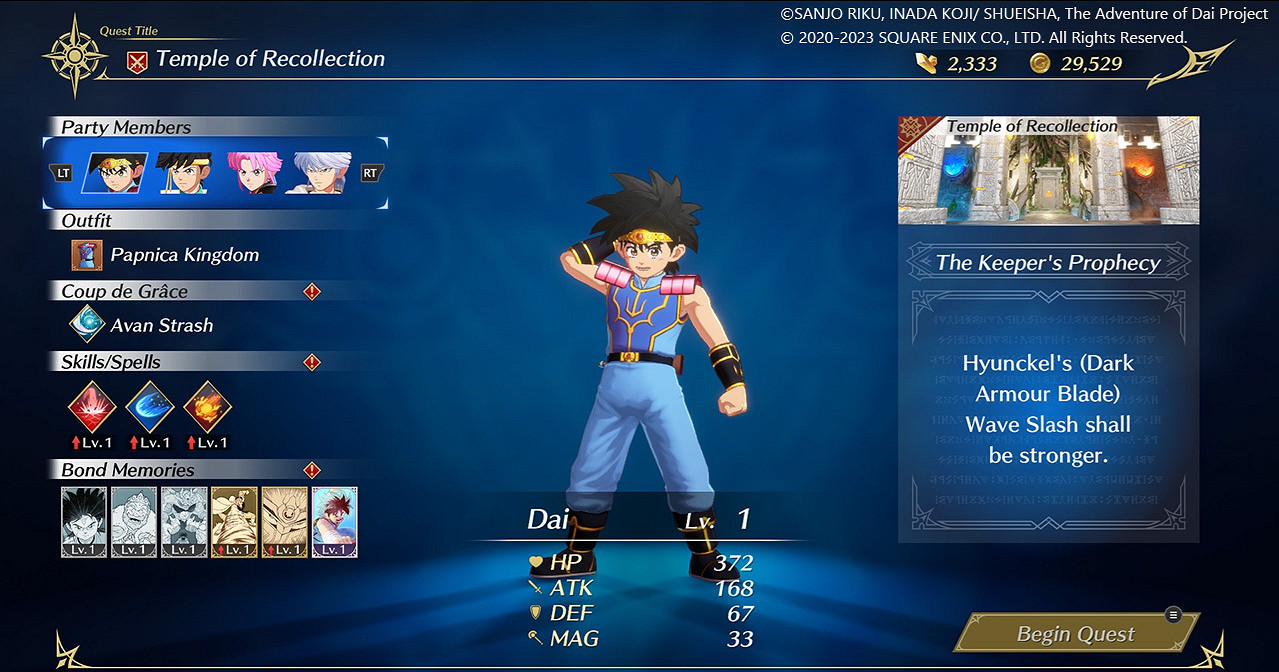Image resolution: width=1279 pixels, height=672 pixels.
Task: Select the orange fireball spell icon
Action: 208,407
